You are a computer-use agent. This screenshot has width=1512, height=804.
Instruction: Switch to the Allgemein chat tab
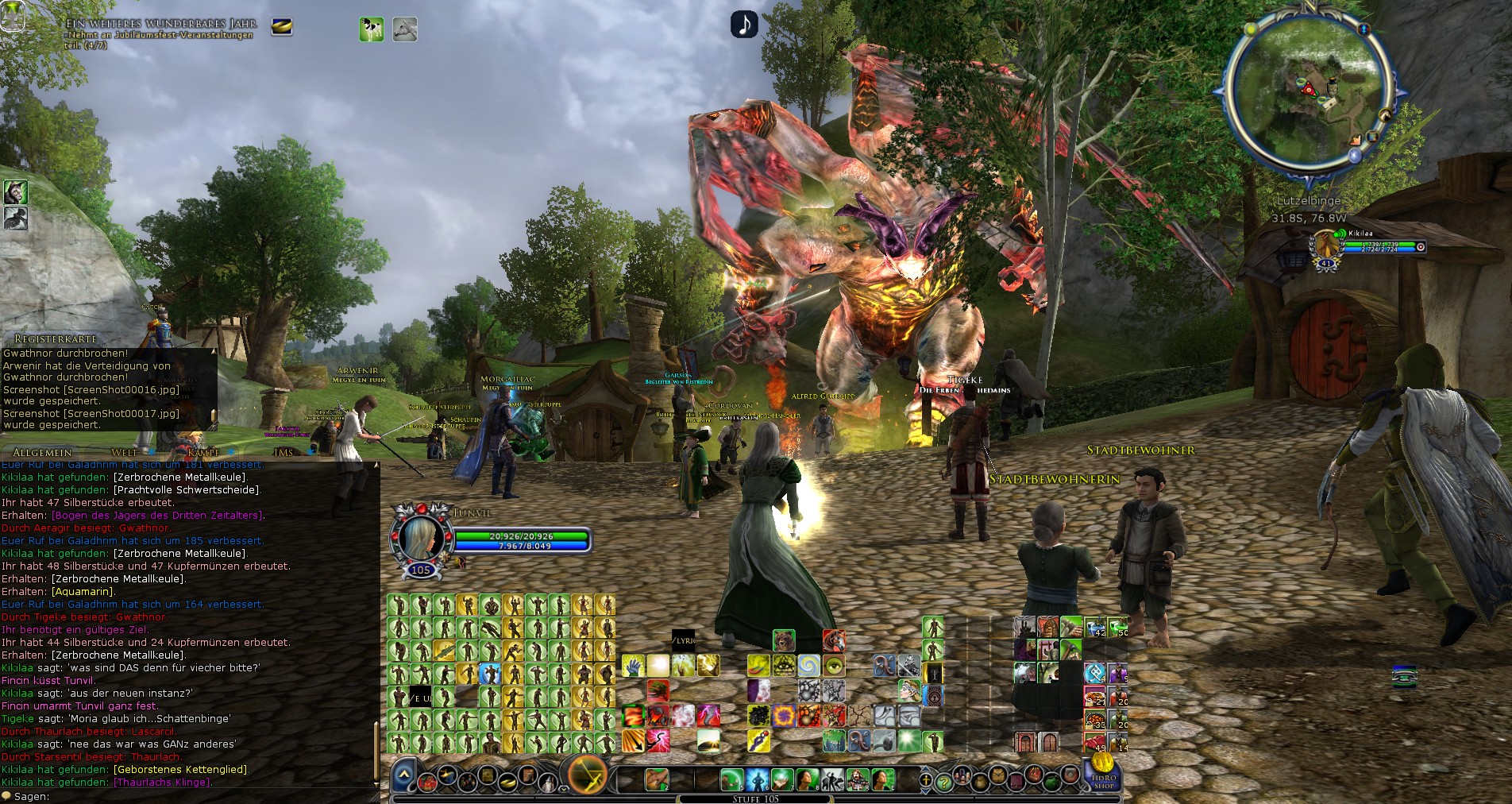click(x=42, y=452)
